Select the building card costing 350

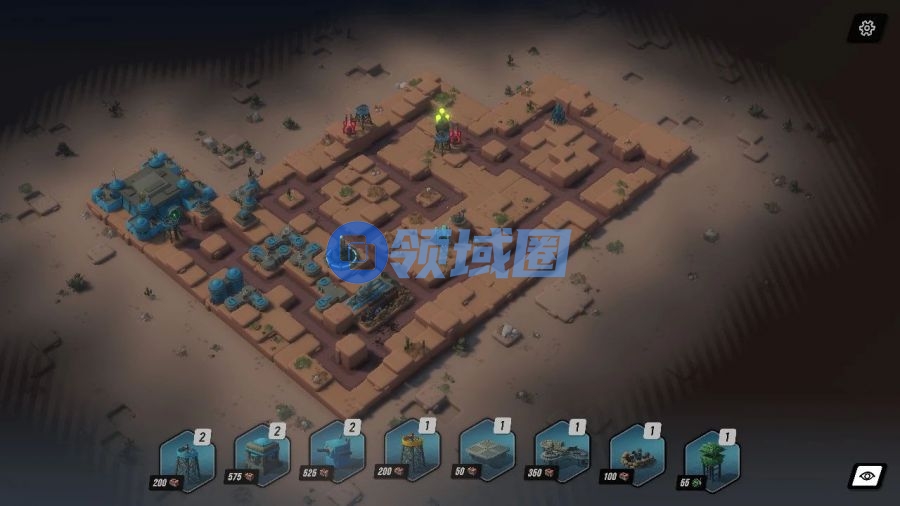click(x=562, y=455)
